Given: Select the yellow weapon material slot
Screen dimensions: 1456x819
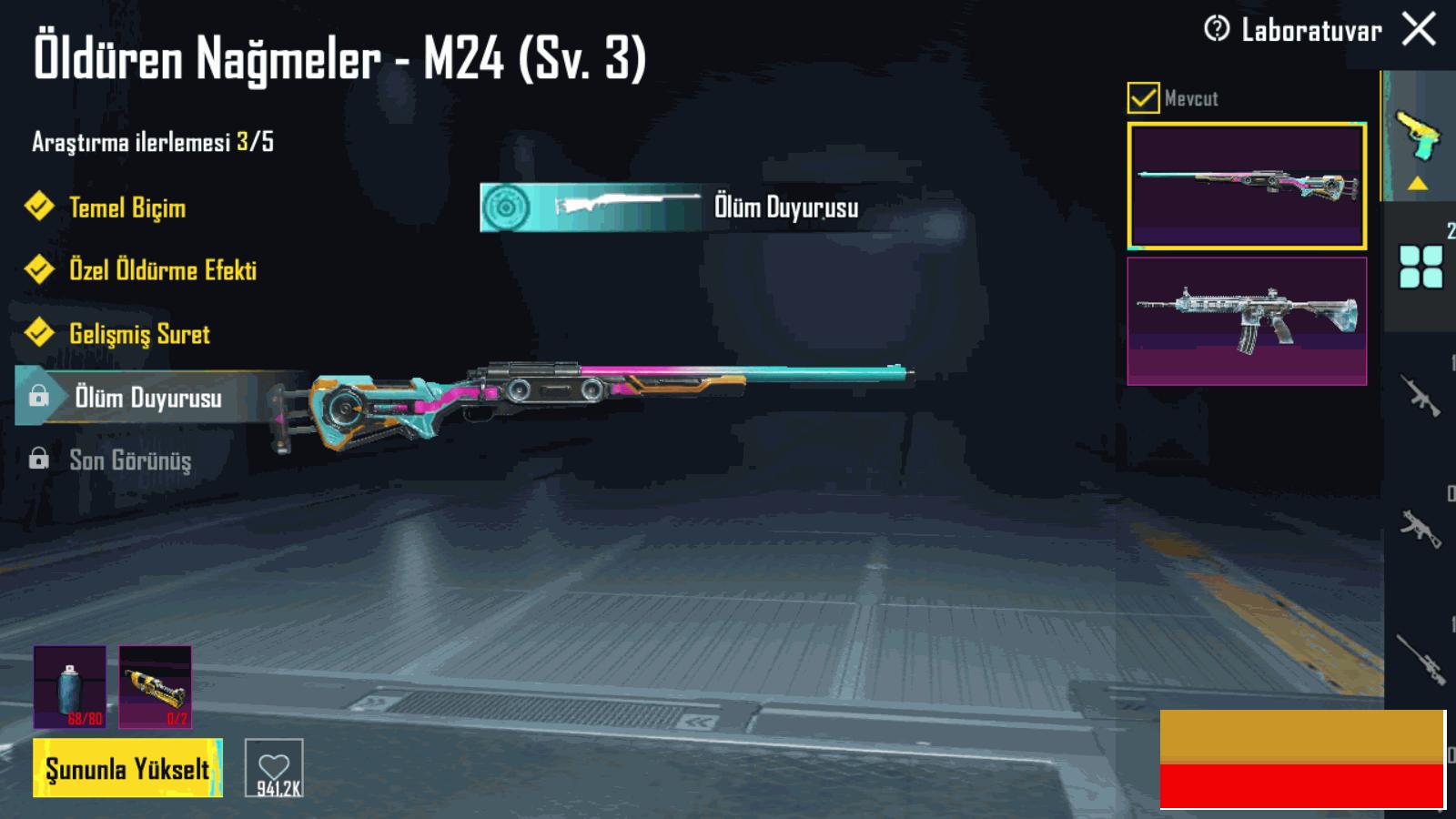Looking at the screenshot, I should pyautogui.click(x=156, y=686).
